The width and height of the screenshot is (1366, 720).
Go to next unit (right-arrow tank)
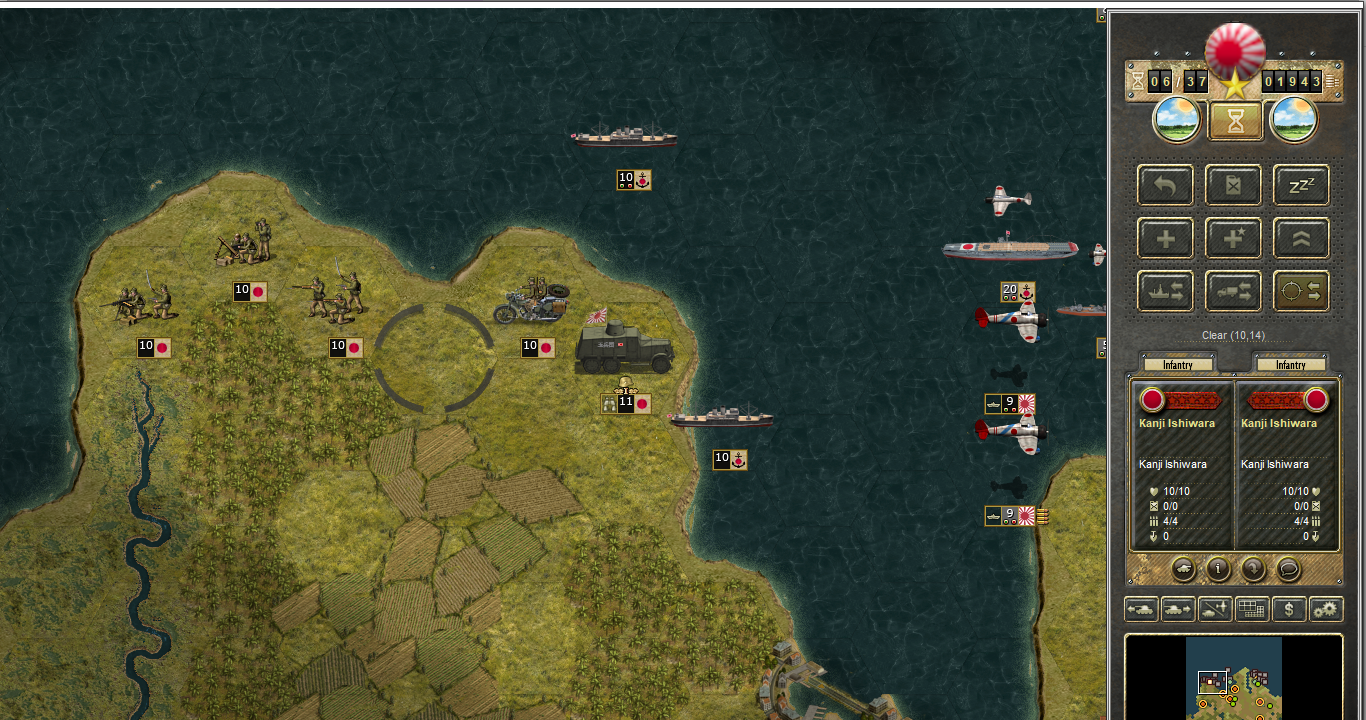1178,608
